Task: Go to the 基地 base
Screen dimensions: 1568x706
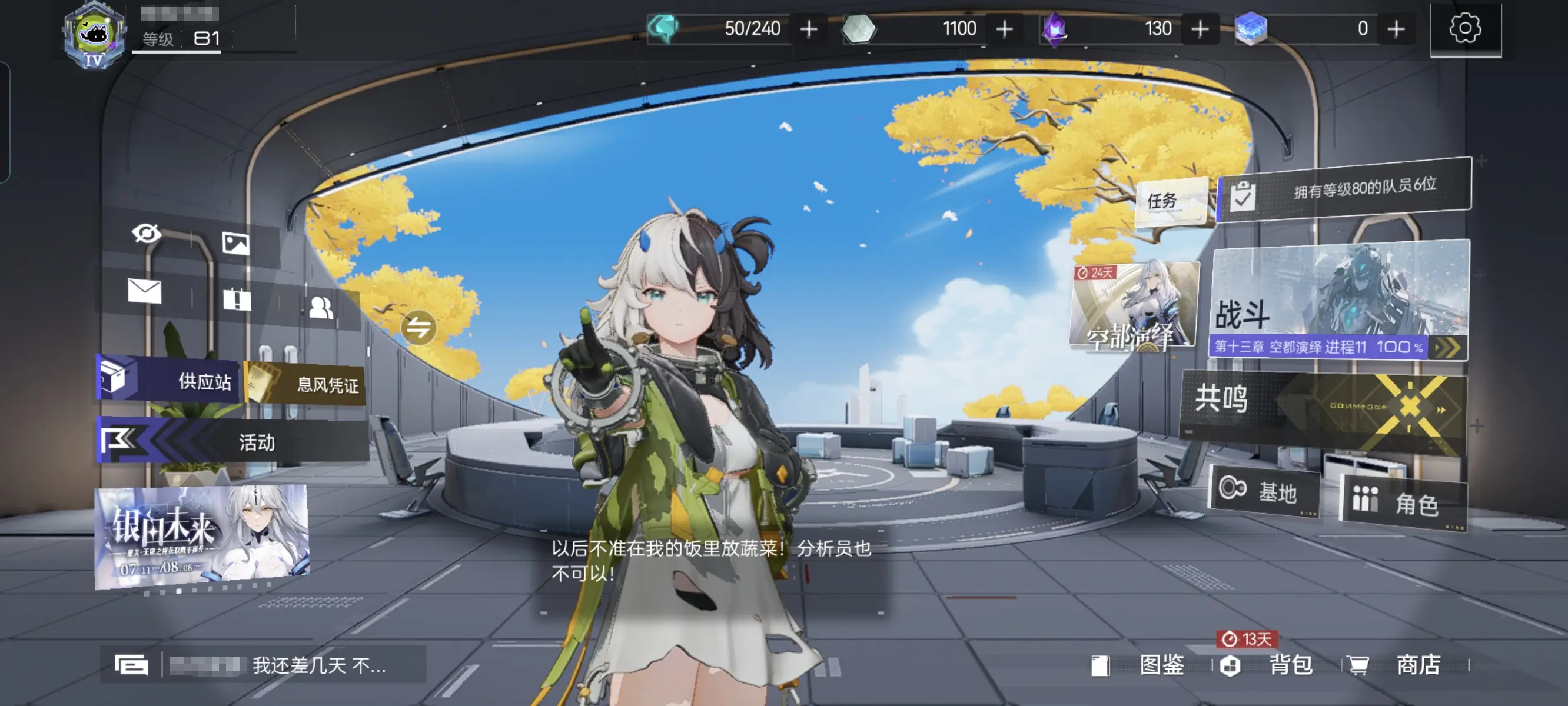Action: [1264, 491]
